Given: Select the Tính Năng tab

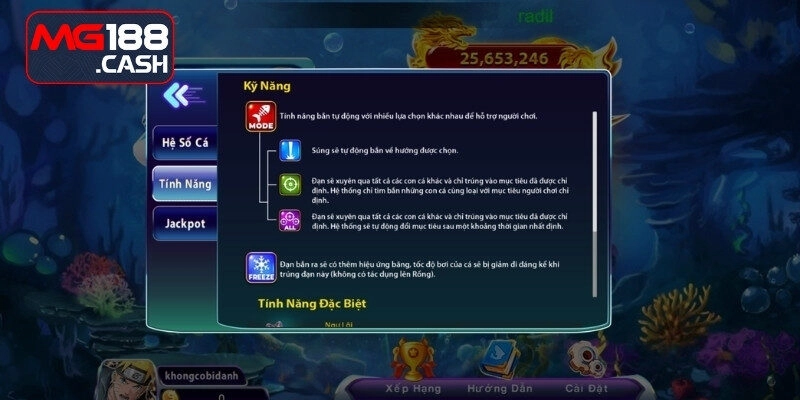Looking at the screenshot, I should point(184,184).
